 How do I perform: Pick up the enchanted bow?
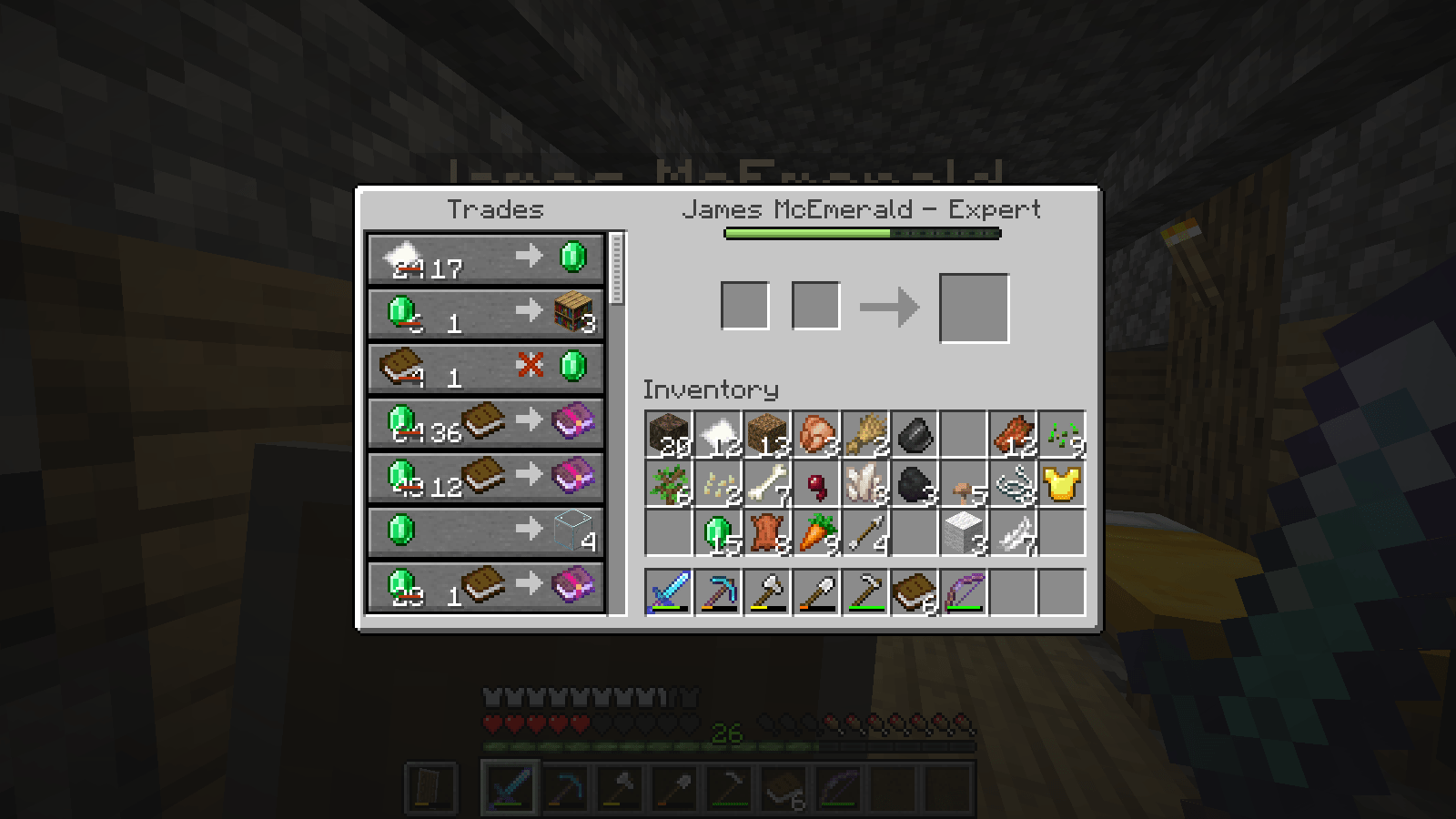pos(966,591)
